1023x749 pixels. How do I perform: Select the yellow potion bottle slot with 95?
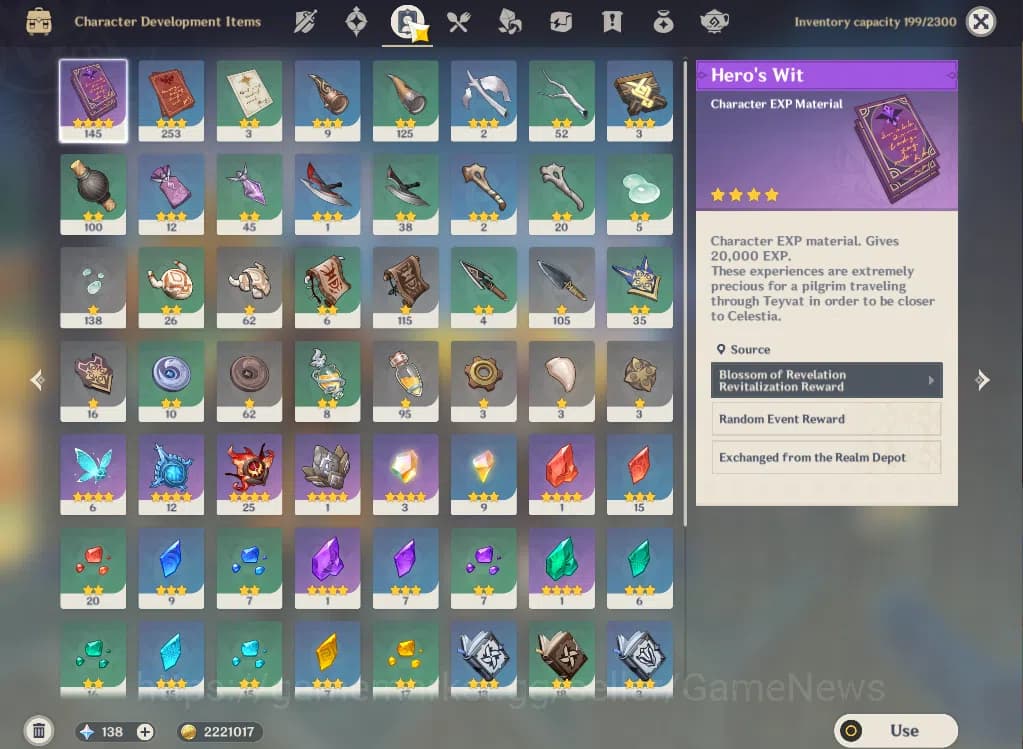[405, 381]
